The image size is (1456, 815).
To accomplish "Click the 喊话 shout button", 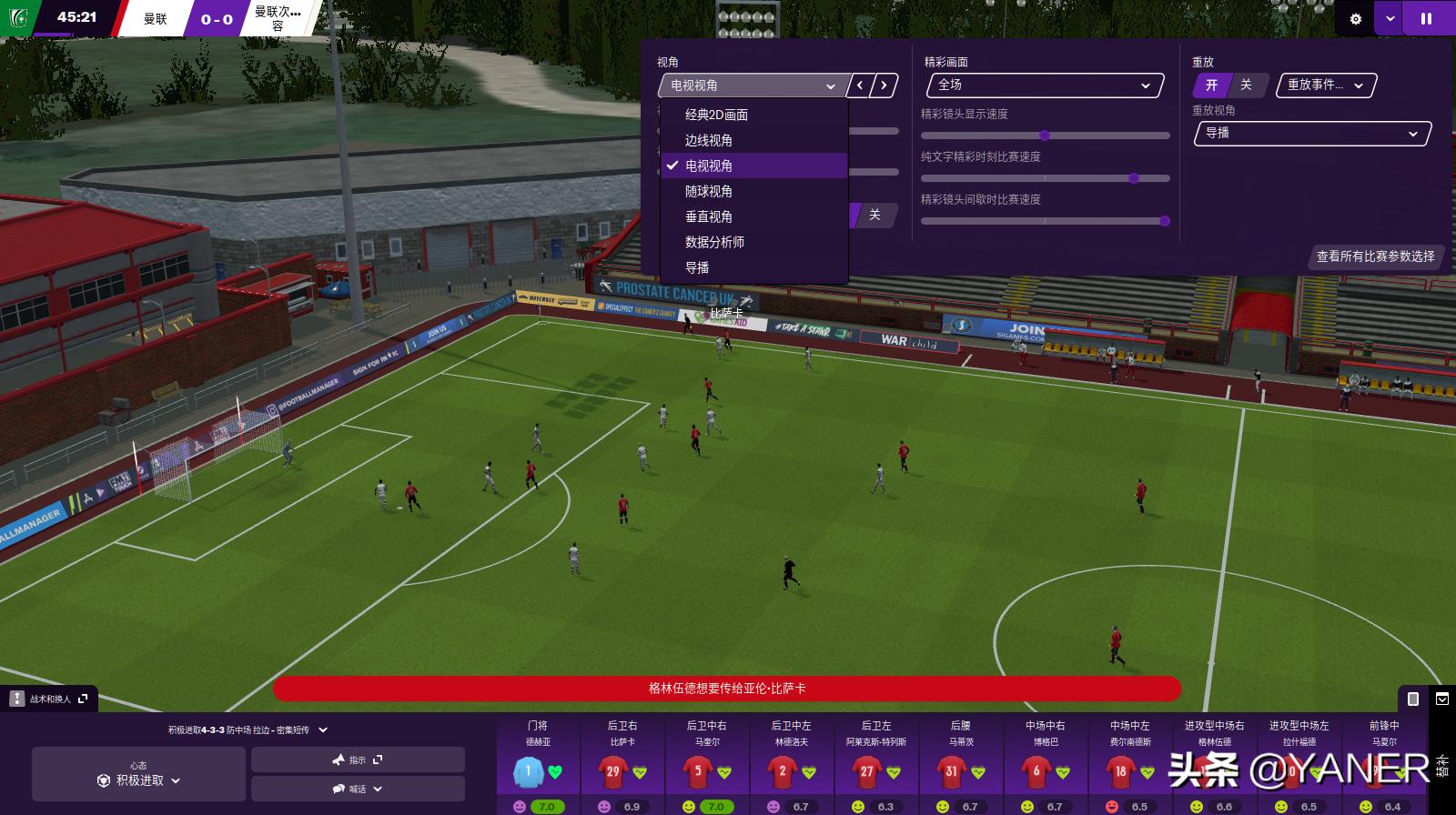I will click(x=358, y=789).
